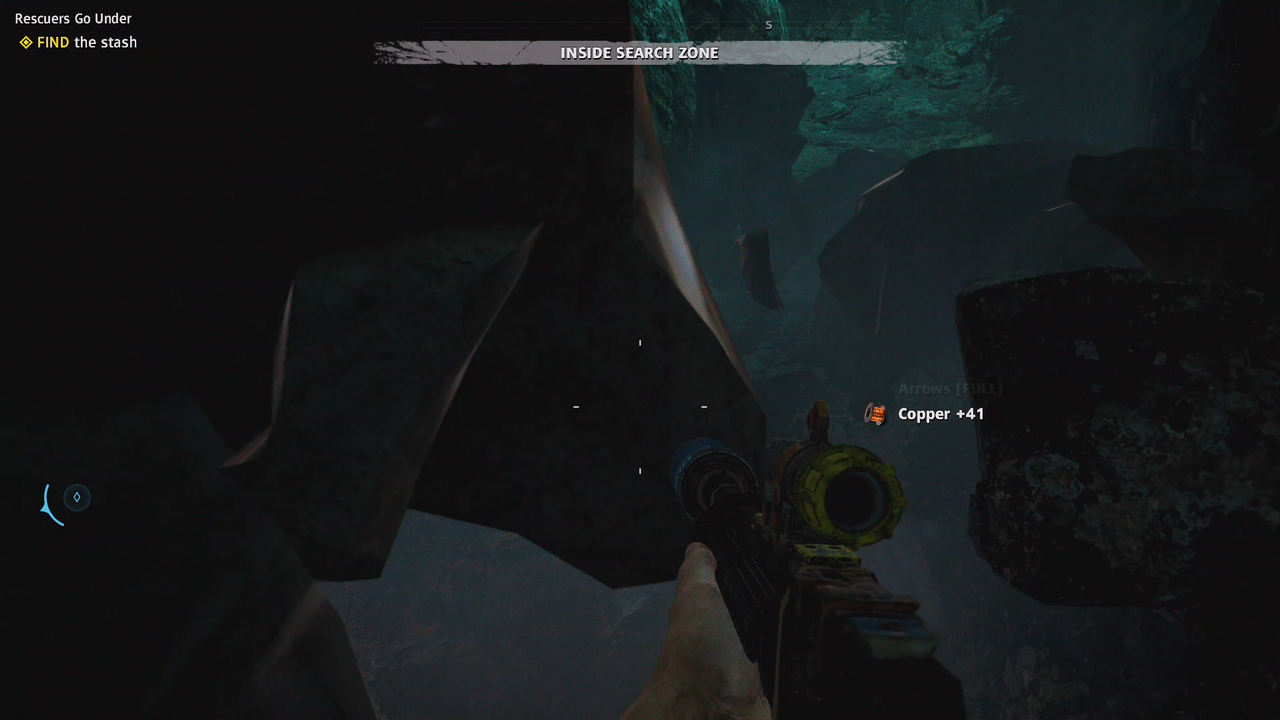Click the "INSIDE SEARCH ZONE" banner

tap(639, 53)
